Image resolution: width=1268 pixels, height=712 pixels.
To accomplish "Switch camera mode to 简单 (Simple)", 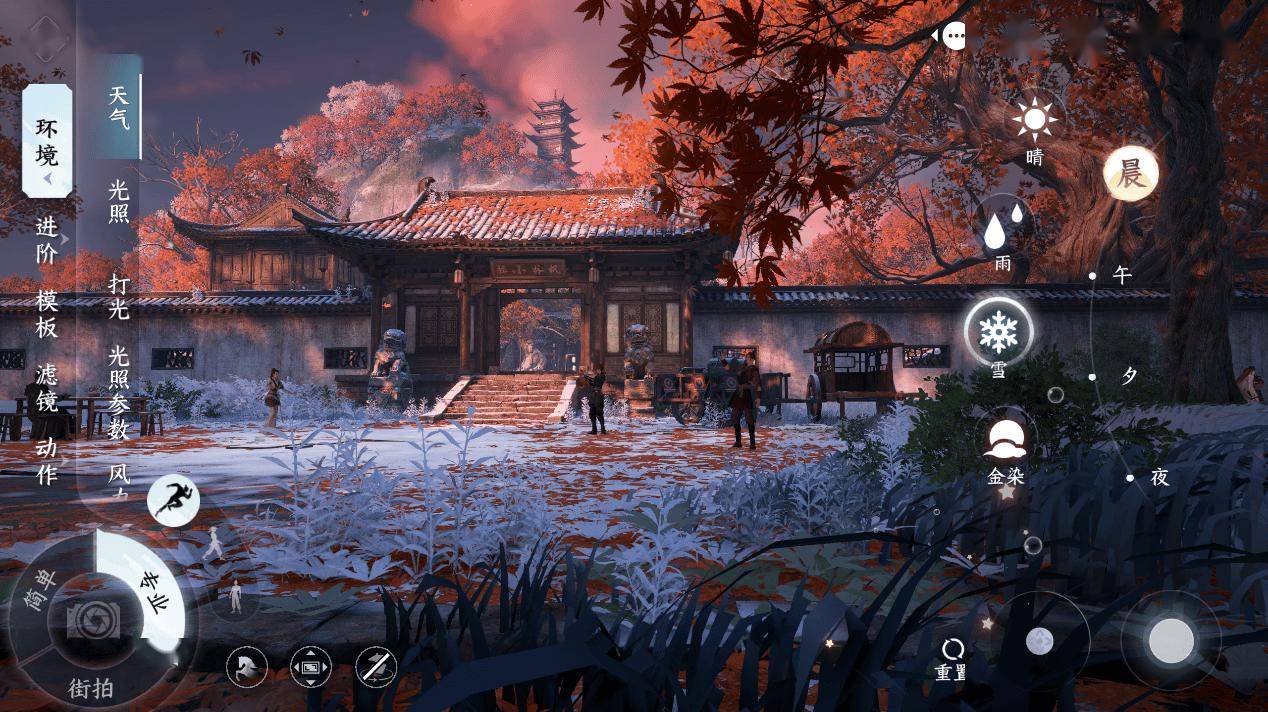I will tap(42, 594).
